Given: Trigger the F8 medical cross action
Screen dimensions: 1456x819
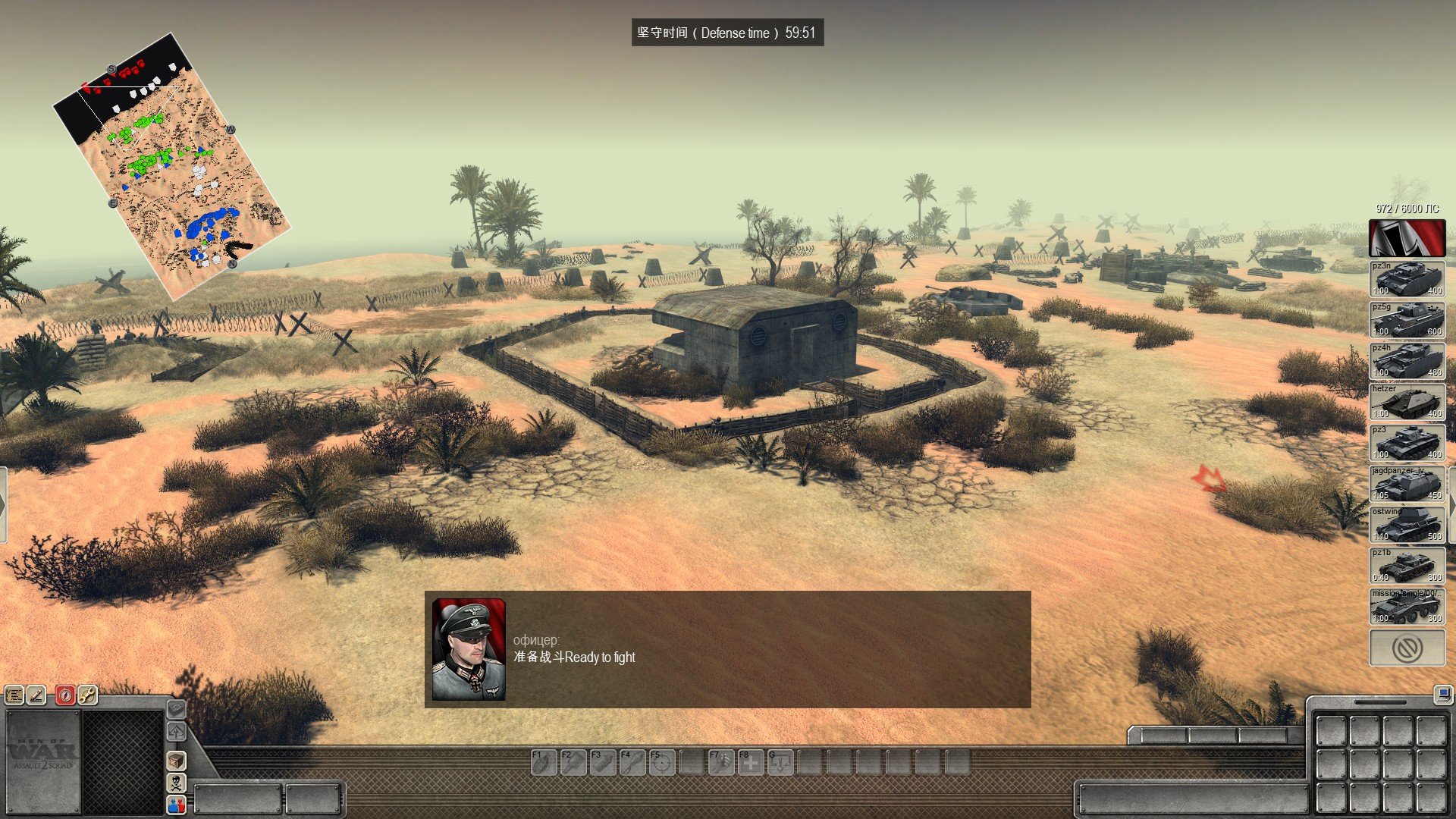Looking at the screenshot, I should (751, 762).
